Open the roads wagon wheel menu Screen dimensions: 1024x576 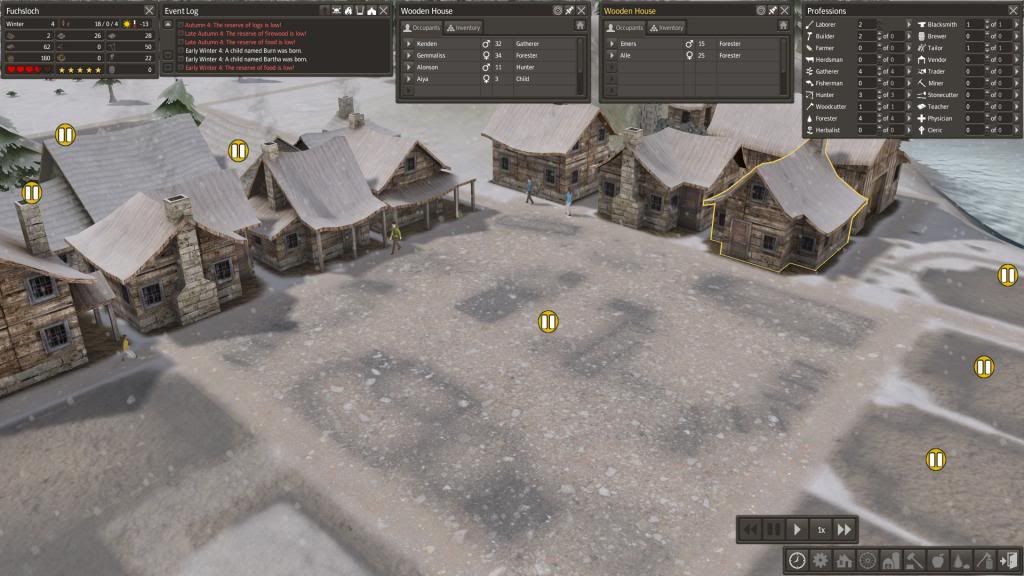[867, 560]
